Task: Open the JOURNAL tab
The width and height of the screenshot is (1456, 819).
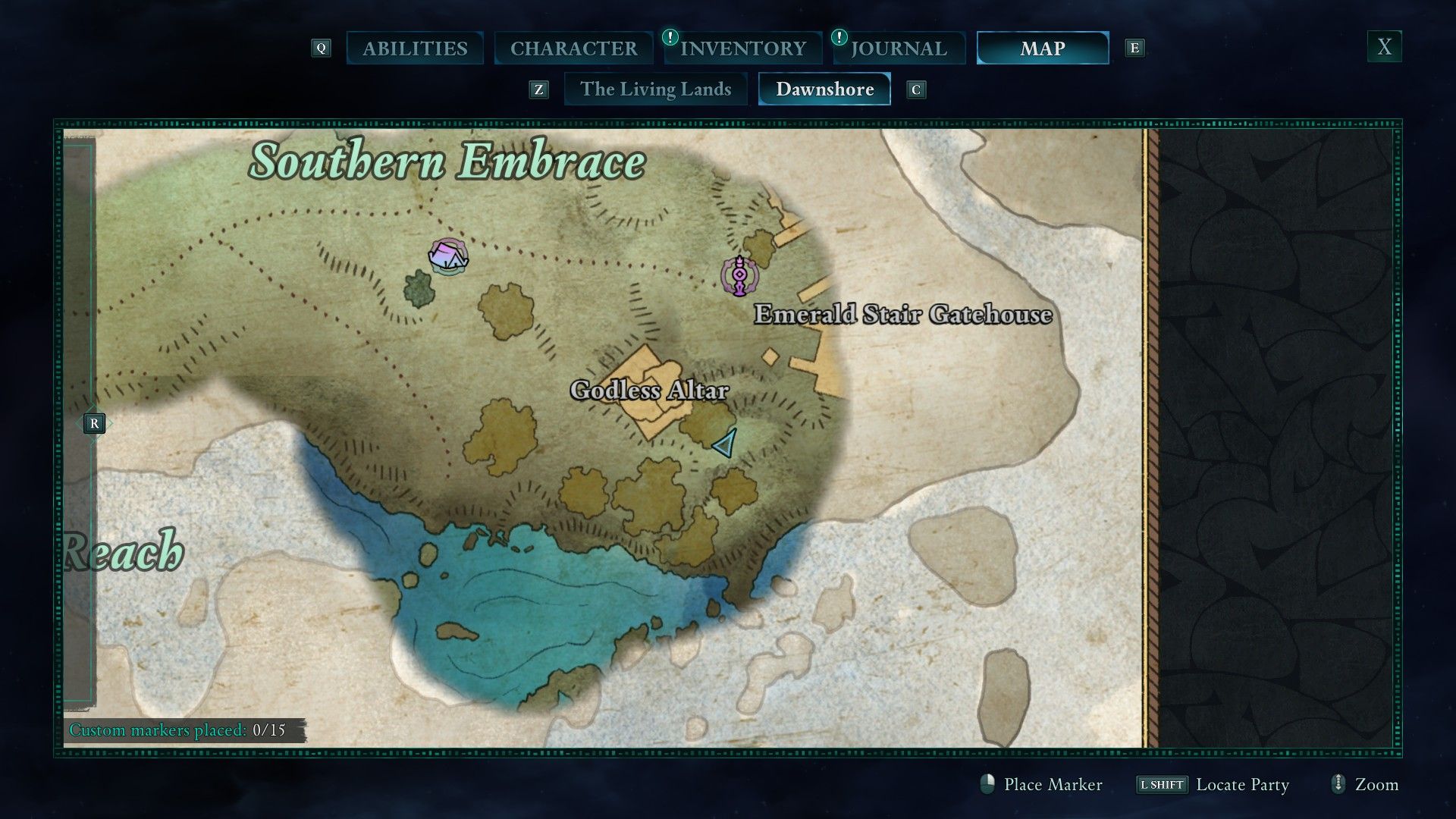Action: point(899,48)
